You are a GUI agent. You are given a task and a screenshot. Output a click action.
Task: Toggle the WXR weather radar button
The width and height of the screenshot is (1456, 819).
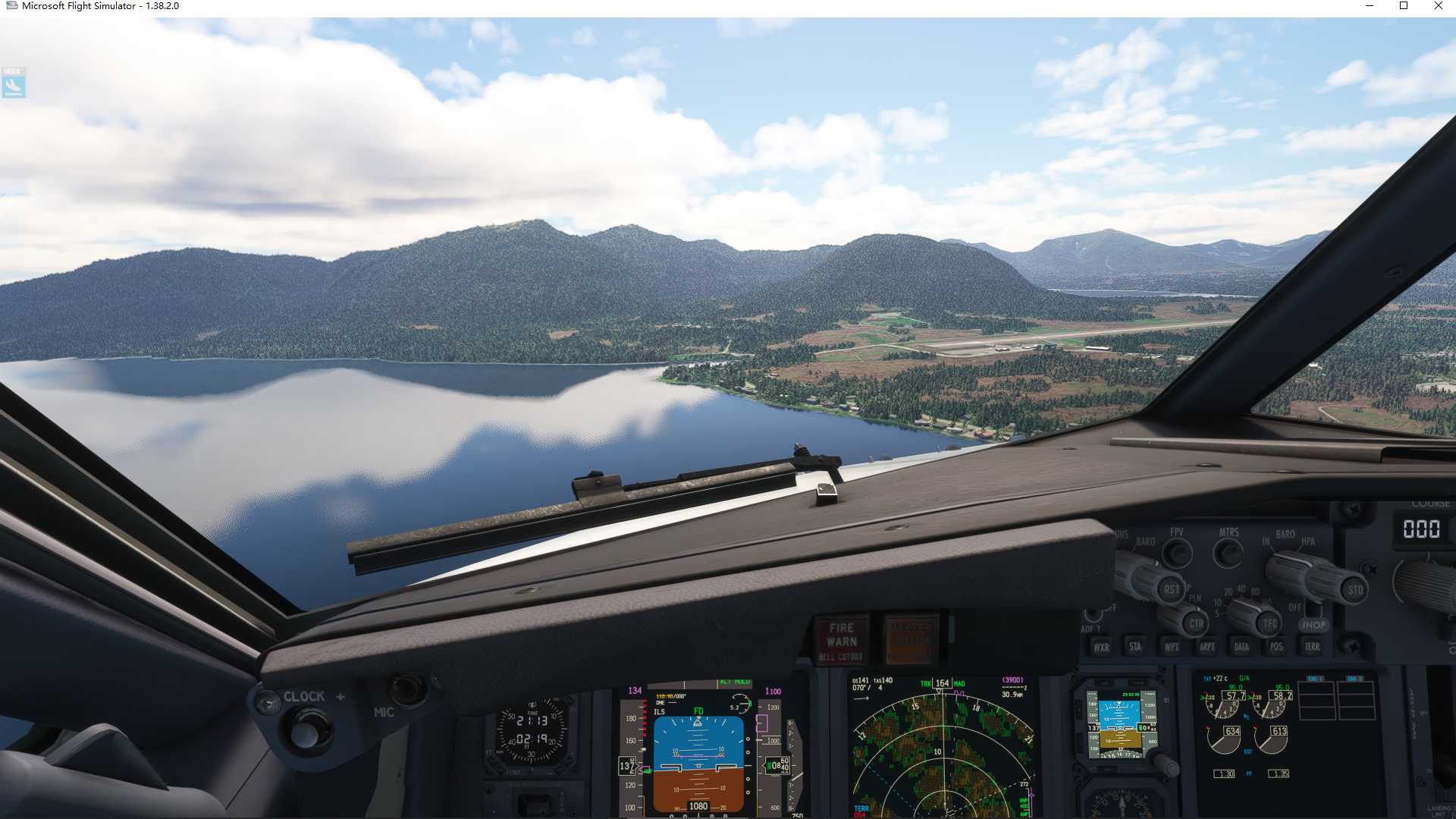(x=1101, y=647)
